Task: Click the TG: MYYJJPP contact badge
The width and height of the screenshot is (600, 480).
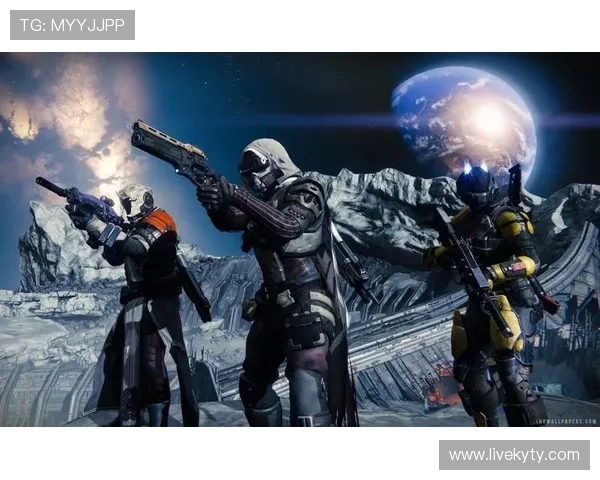Action: [x=72, y=25]
